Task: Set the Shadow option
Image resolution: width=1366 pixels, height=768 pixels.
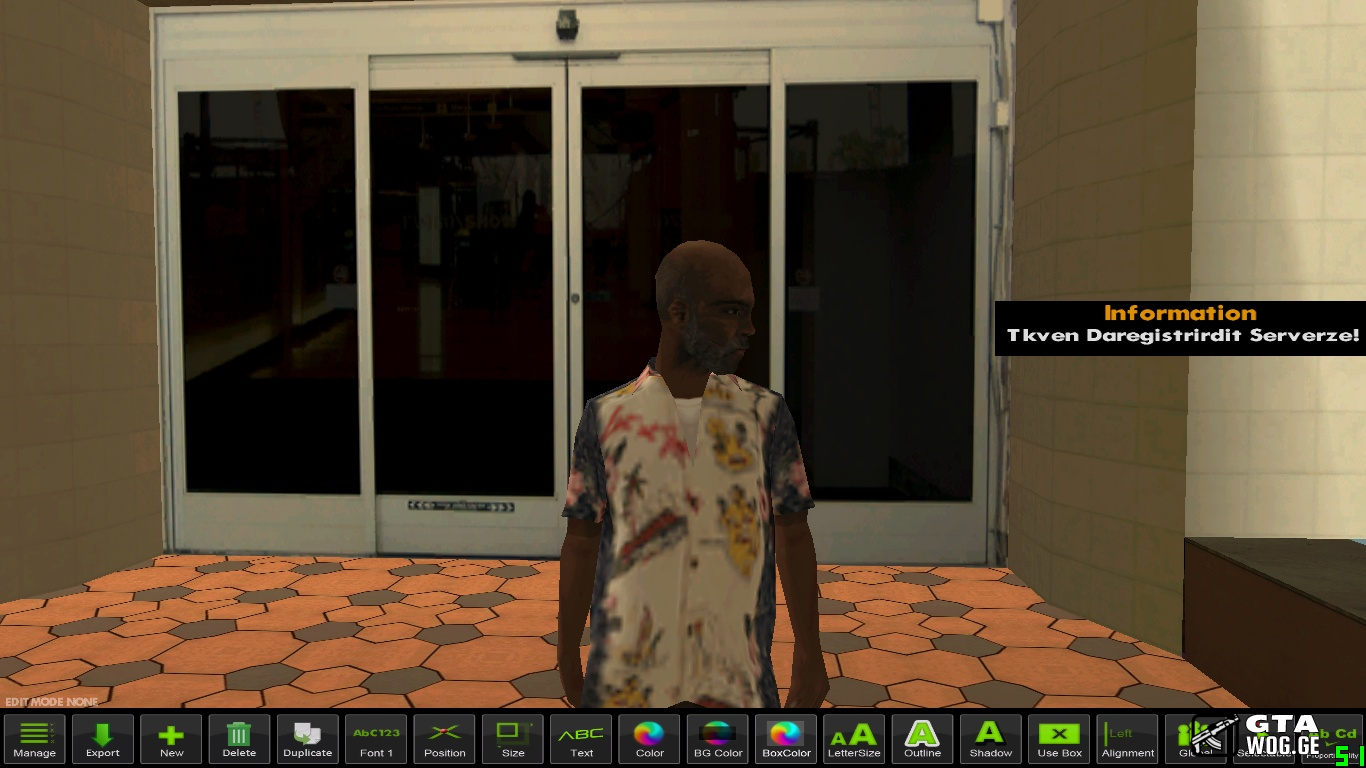Action: (990, 739)
